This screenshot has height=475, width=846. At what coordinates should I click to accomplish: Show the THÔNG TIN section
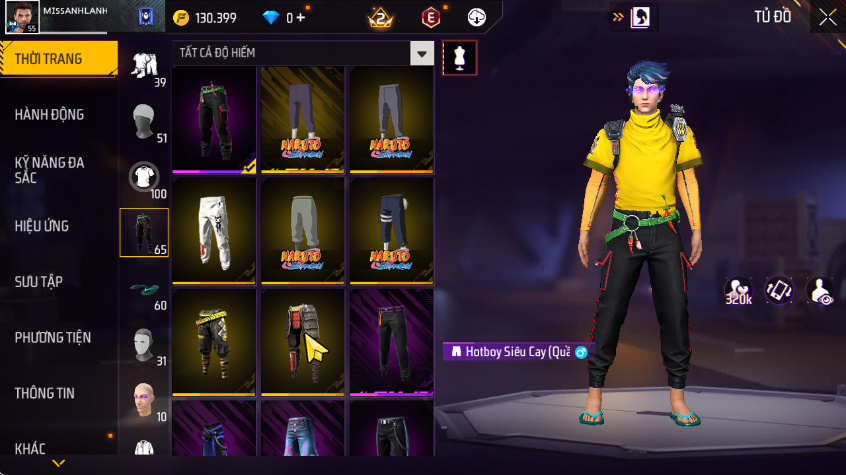point(44,394)
